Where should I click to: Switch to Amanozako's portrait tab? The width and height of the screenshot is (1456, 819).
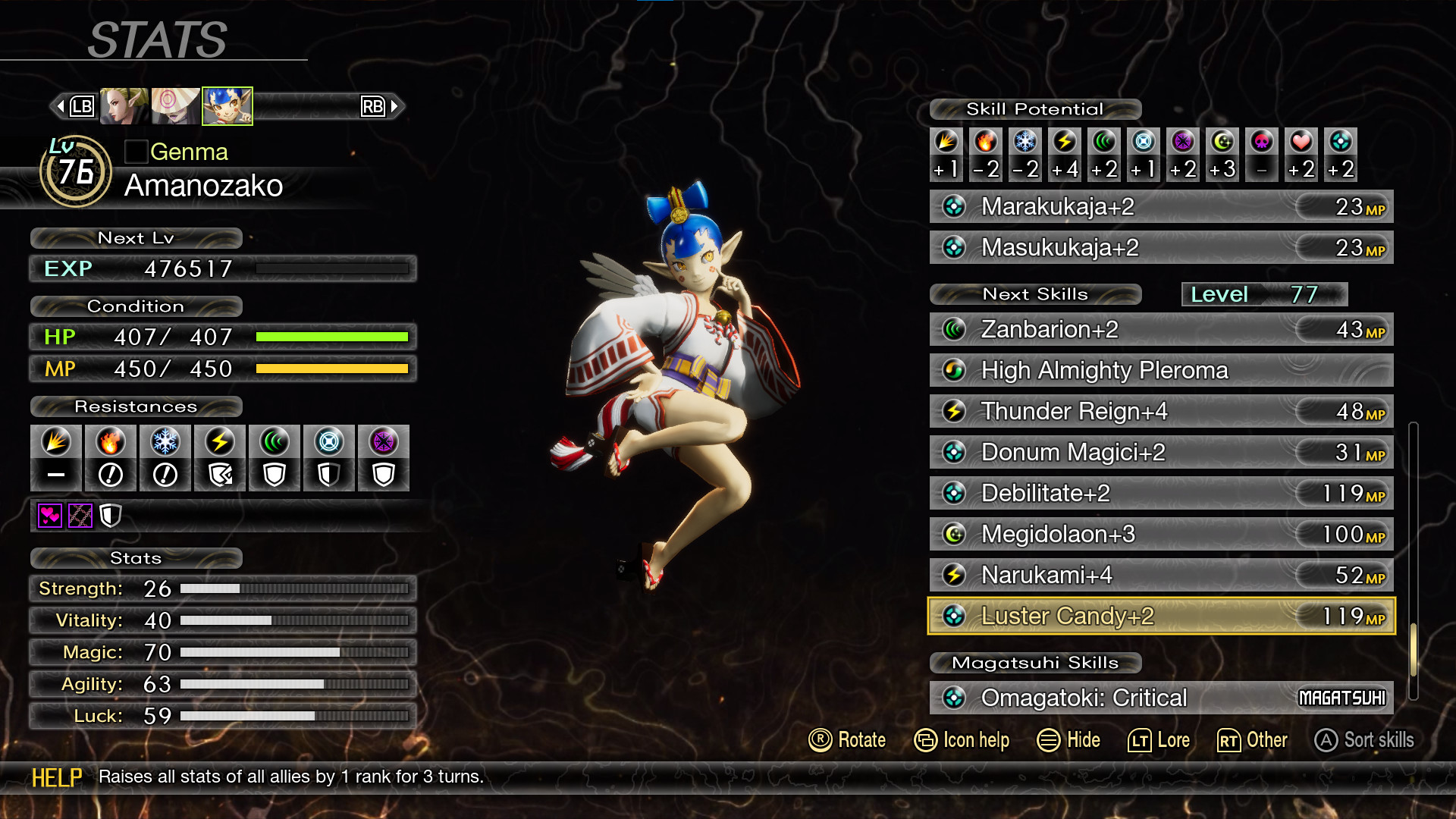point(227,106)
